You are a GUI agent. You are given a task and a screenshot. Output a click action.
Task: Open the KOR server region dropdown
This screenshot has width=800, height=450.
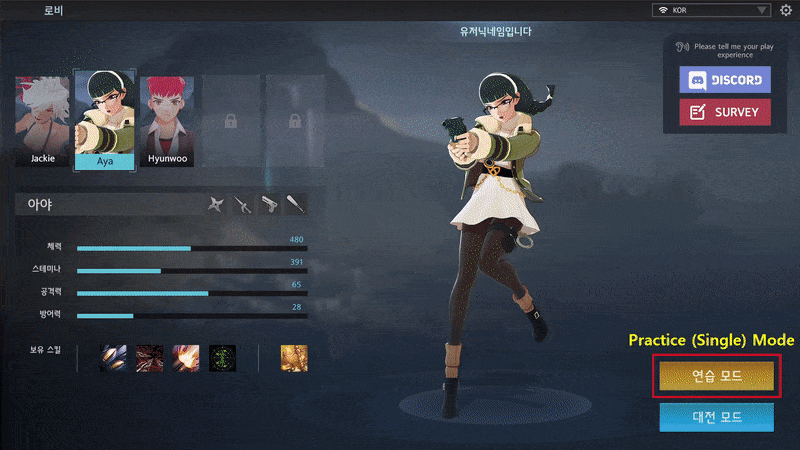pyautogui.click(x=711, y=10)
